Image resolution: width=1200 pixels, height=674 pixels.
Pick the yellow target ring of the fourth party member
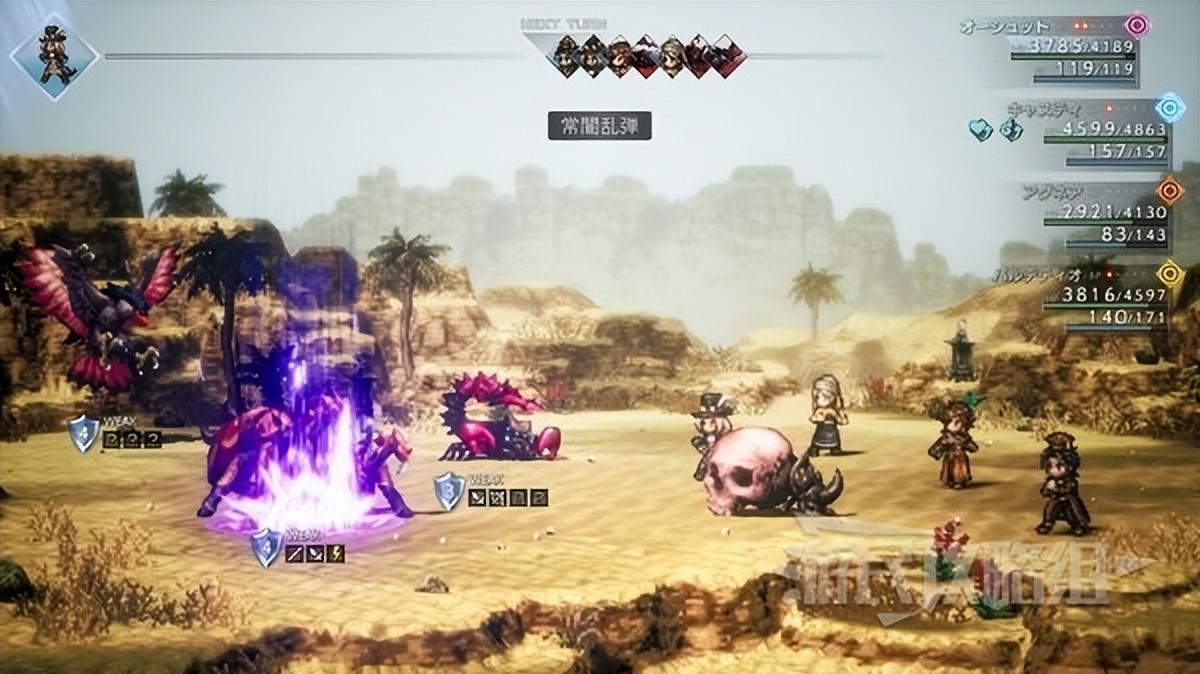tap(1169, 272)
